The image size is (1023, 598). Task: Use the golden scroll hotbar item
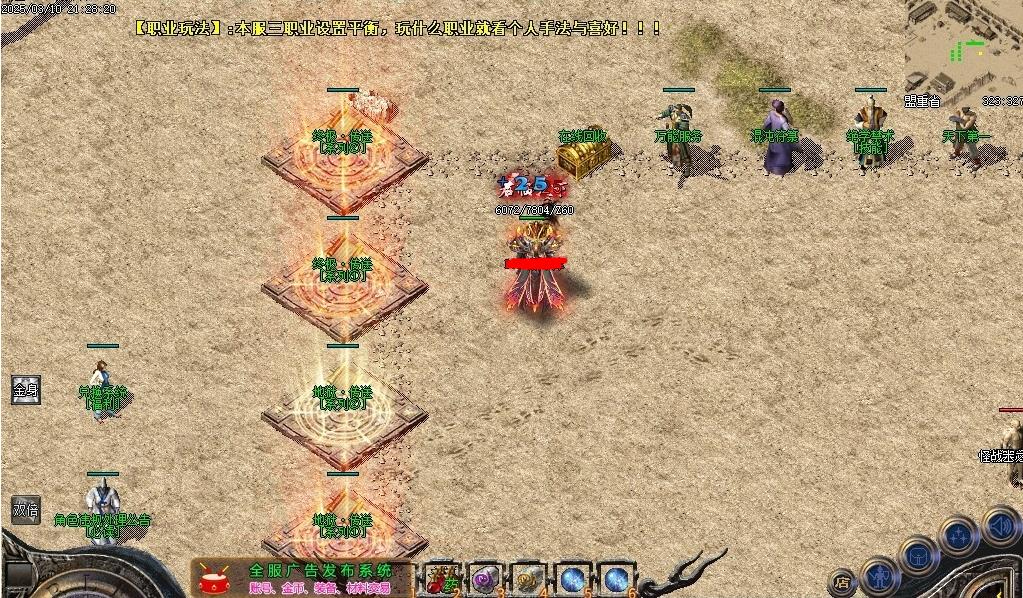[x=528, y=579]
